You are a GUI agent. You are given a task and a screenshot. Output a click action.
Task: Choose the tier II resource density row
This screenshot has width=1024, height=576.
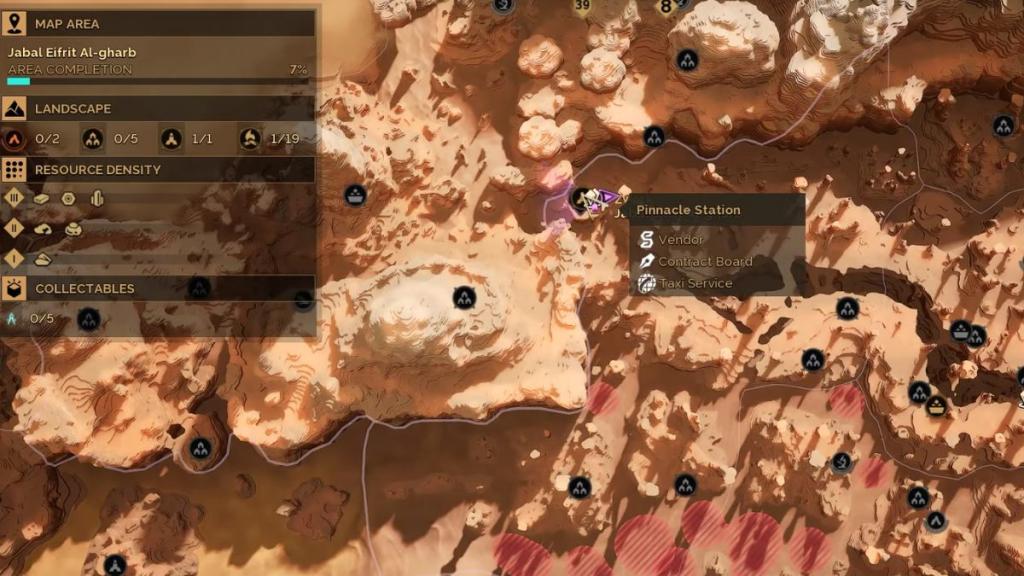(x=15, y=229)
